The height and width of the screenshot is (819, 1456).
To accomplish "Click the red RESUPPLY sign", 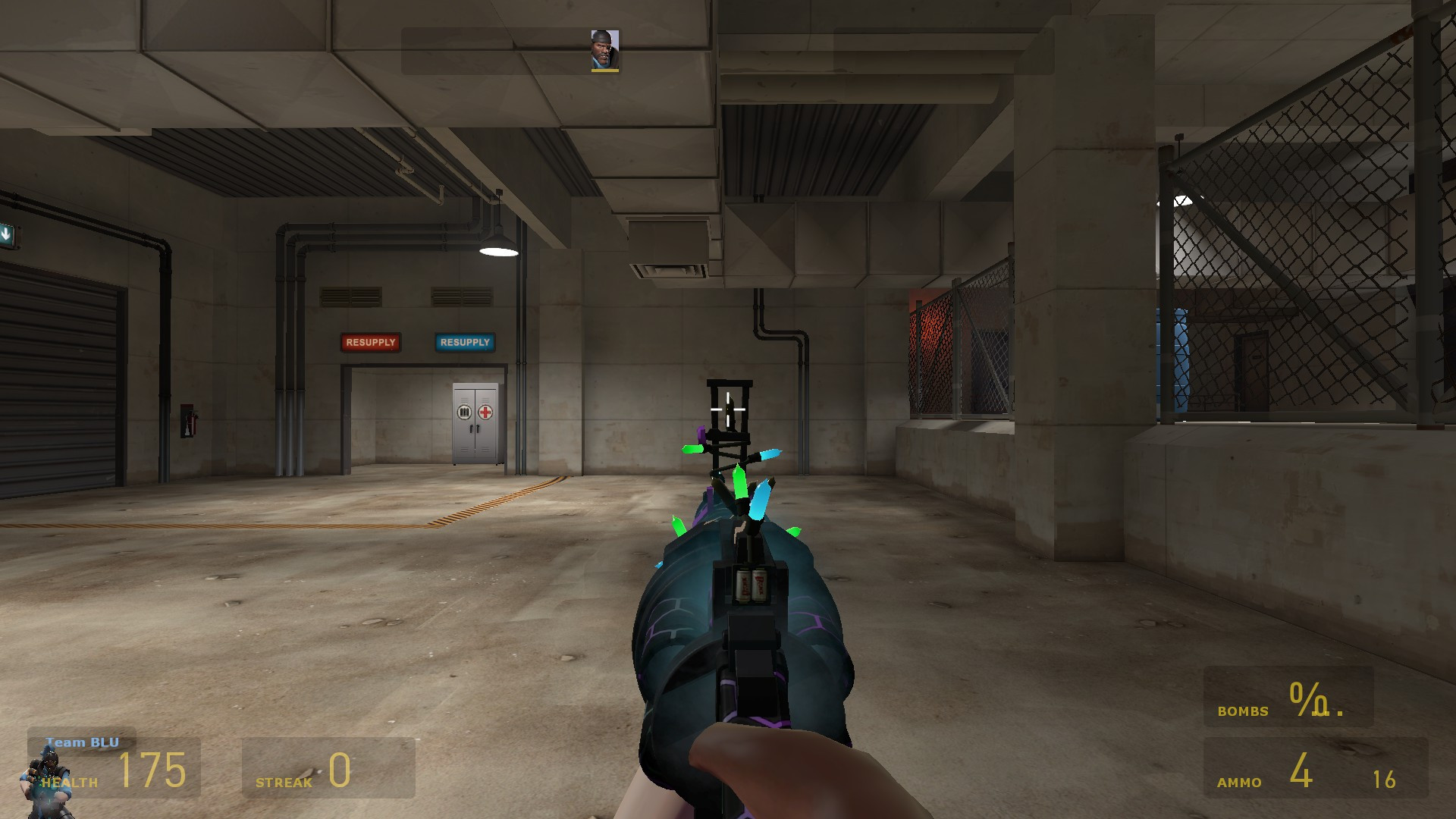I will [371, 342].
